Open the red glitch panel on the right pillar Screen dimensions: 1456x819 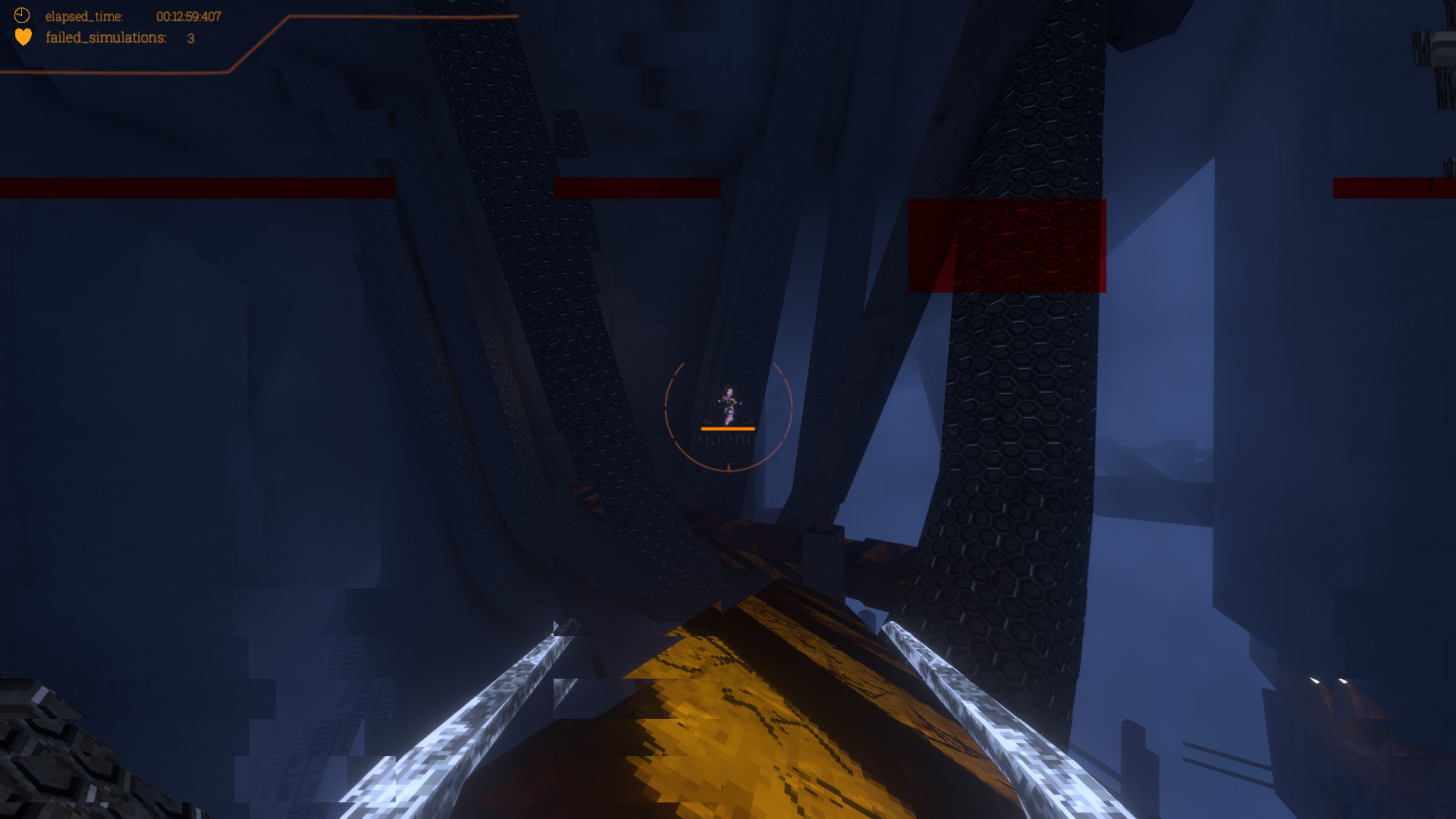[1007, 244]
